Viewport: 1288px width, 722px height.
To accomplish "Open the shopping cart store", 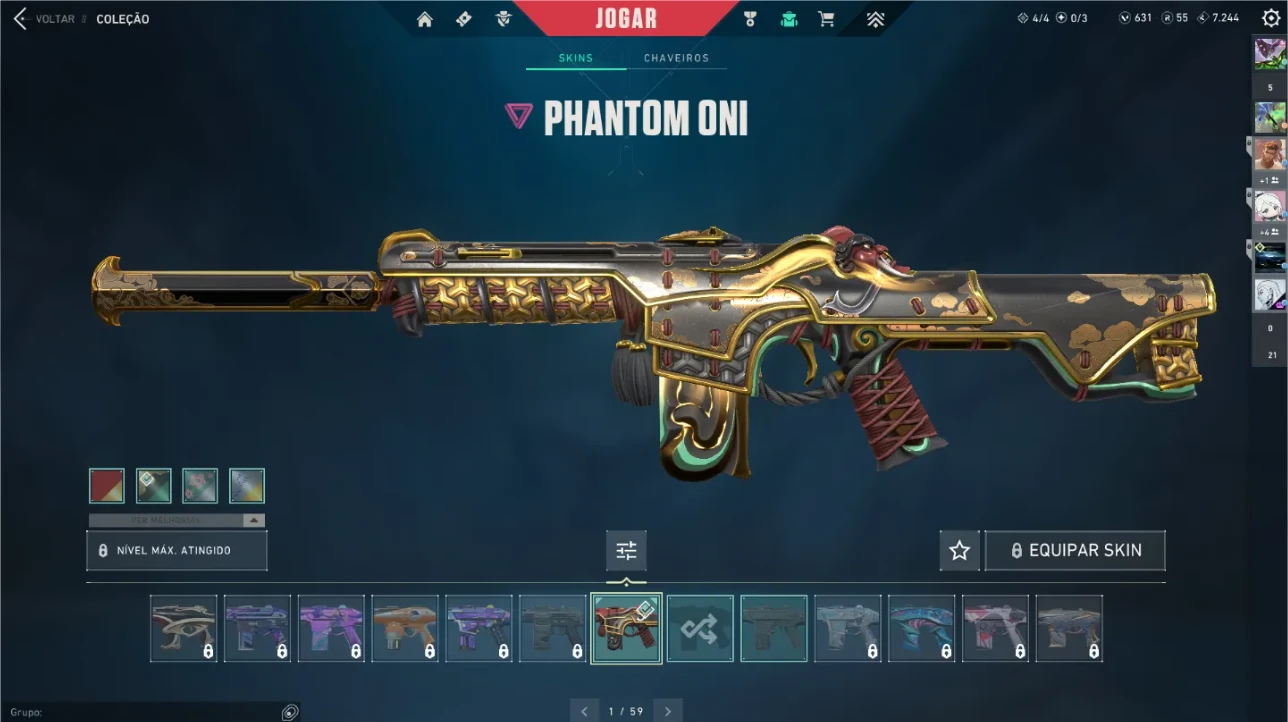I will coord(826,19).
